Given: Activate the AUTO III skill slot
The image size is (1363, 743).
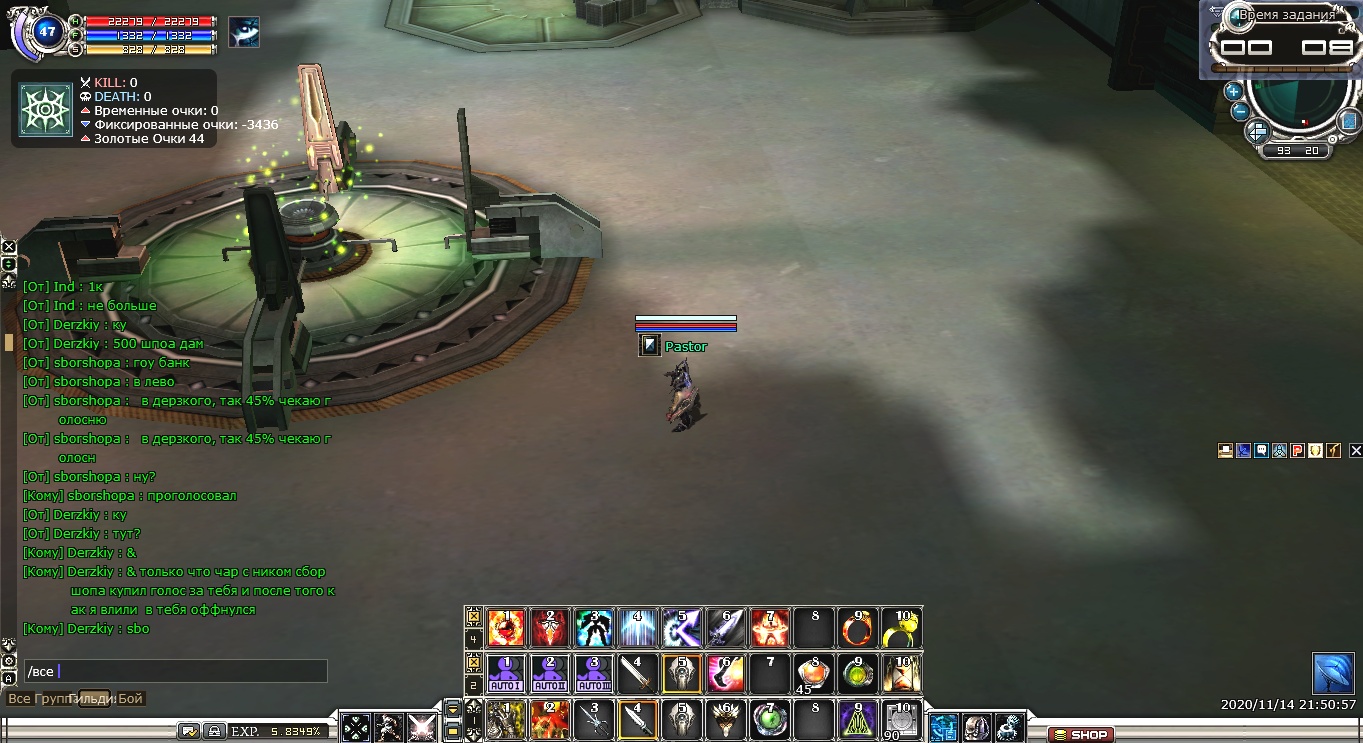Looking at the screenshot, I should (x=594, y=674).
